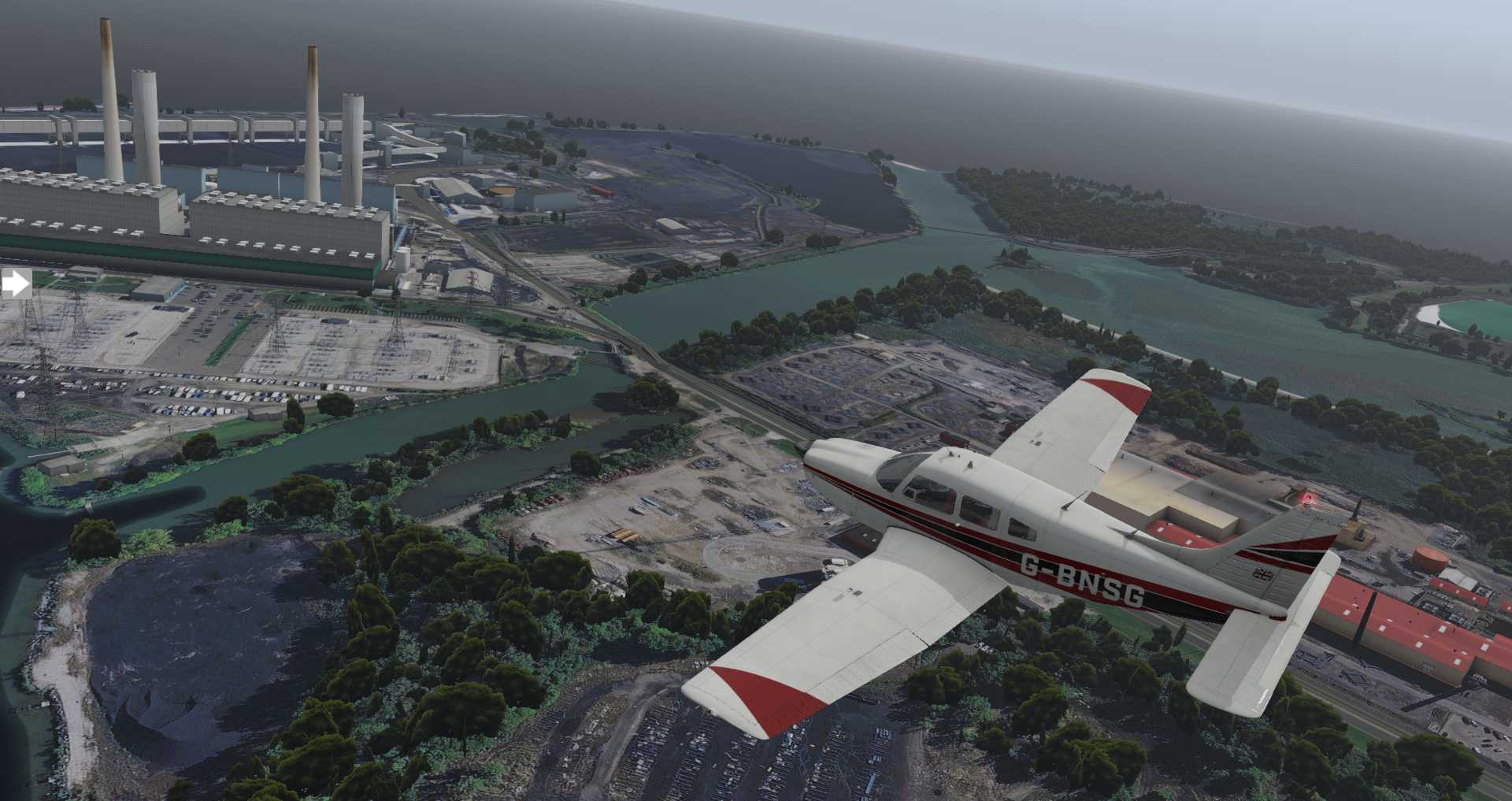1512x801 pixels.
Task: Open the side panel arrow tab
Action: pos(15,284)
